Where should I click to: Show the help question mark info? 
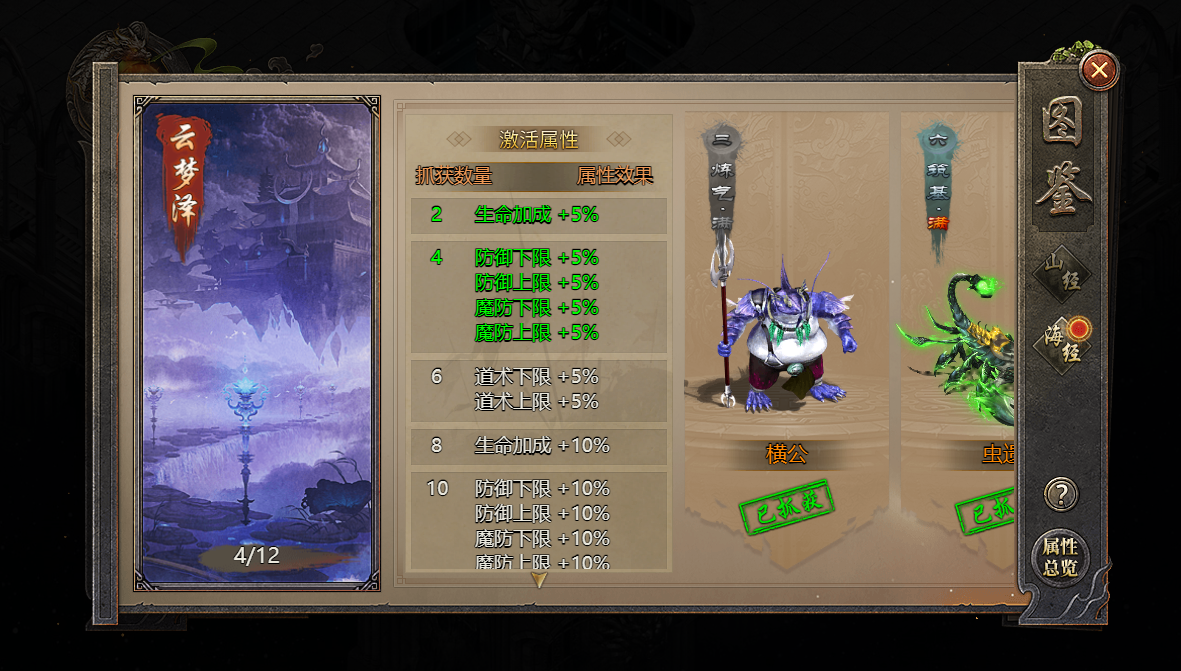tap(1061, 494)
